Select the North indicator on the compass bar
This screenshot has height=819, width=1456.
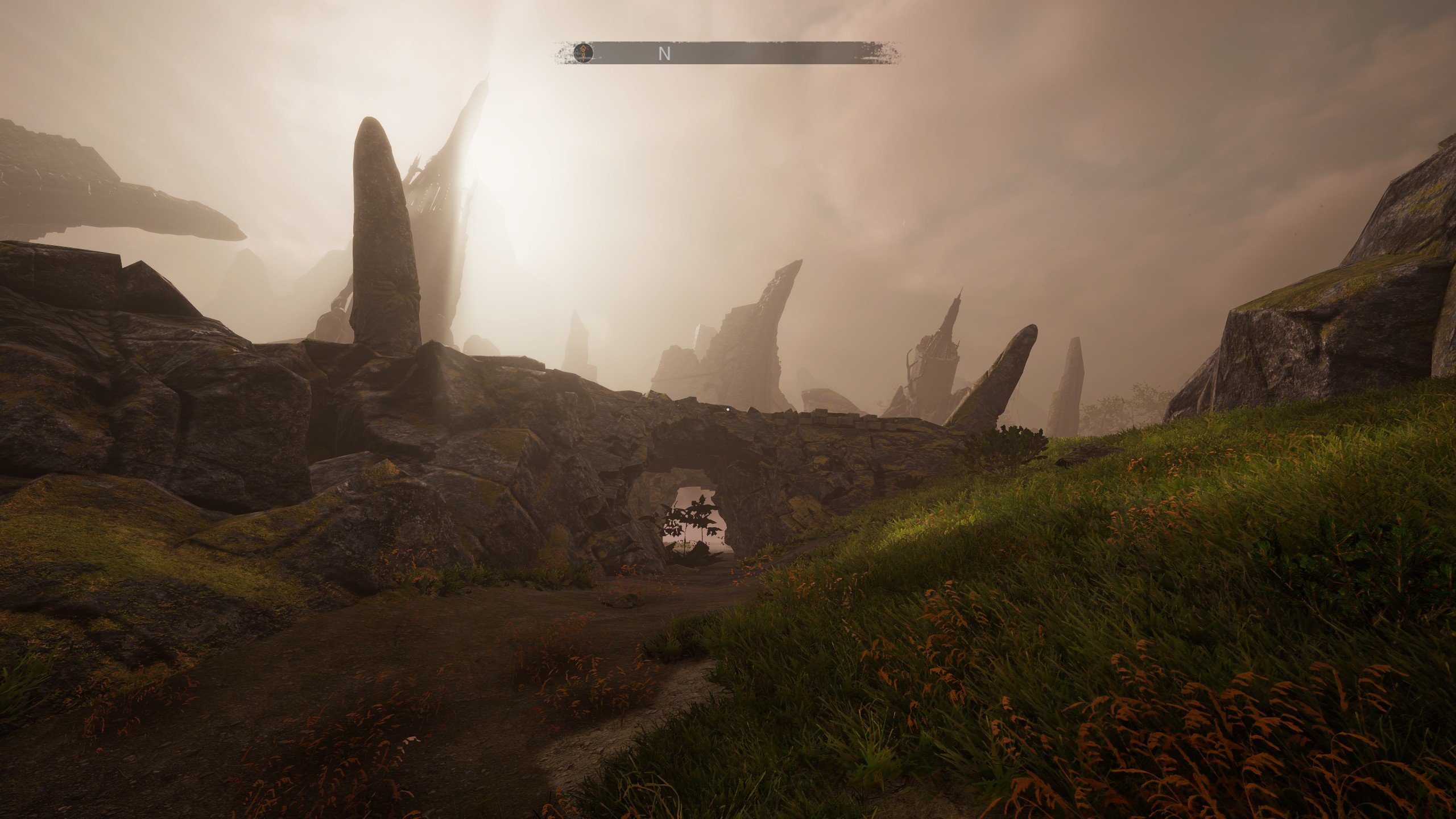664,53
